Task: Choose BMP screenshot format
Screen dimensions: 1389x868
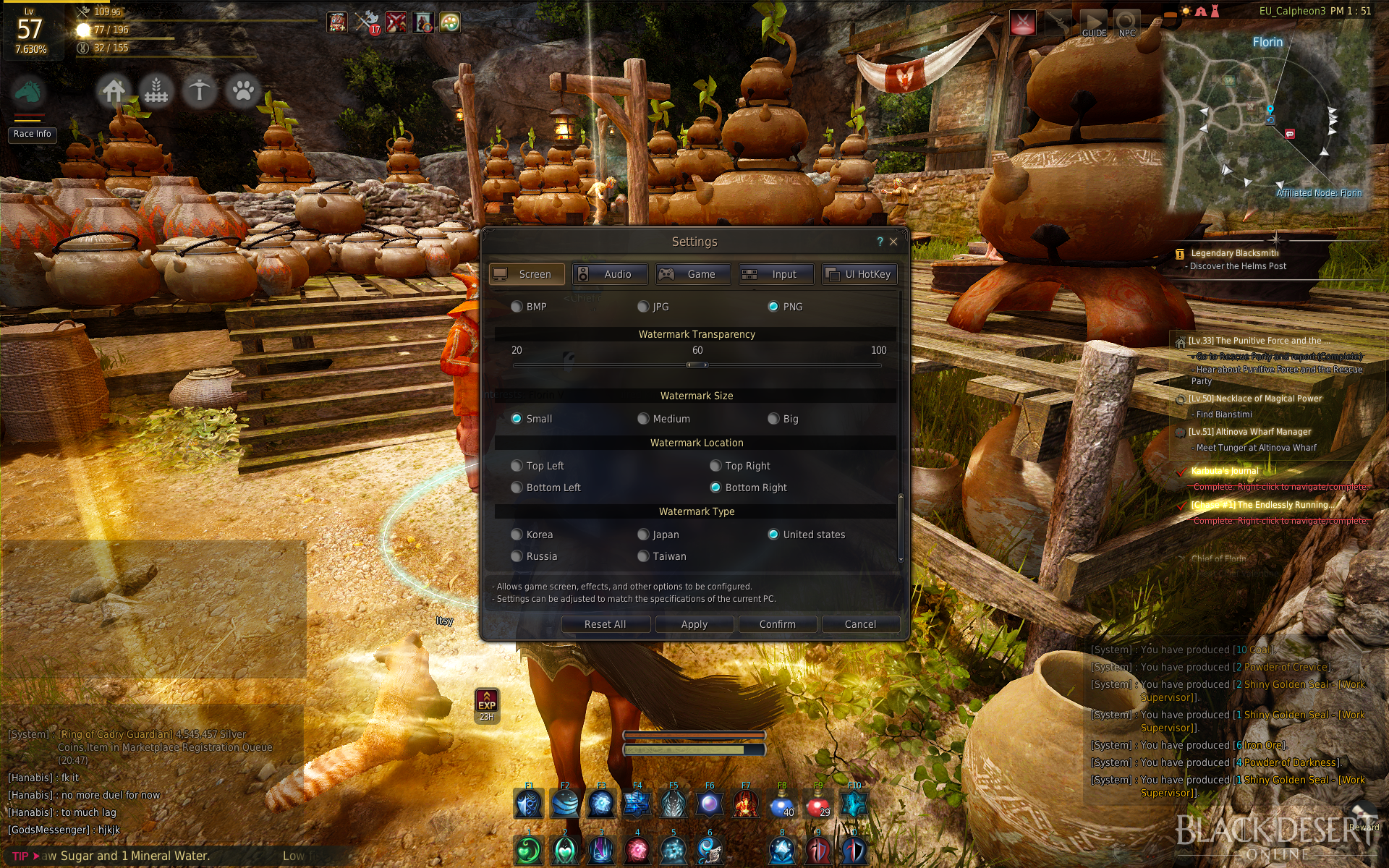Action: [x=517, y=307]
